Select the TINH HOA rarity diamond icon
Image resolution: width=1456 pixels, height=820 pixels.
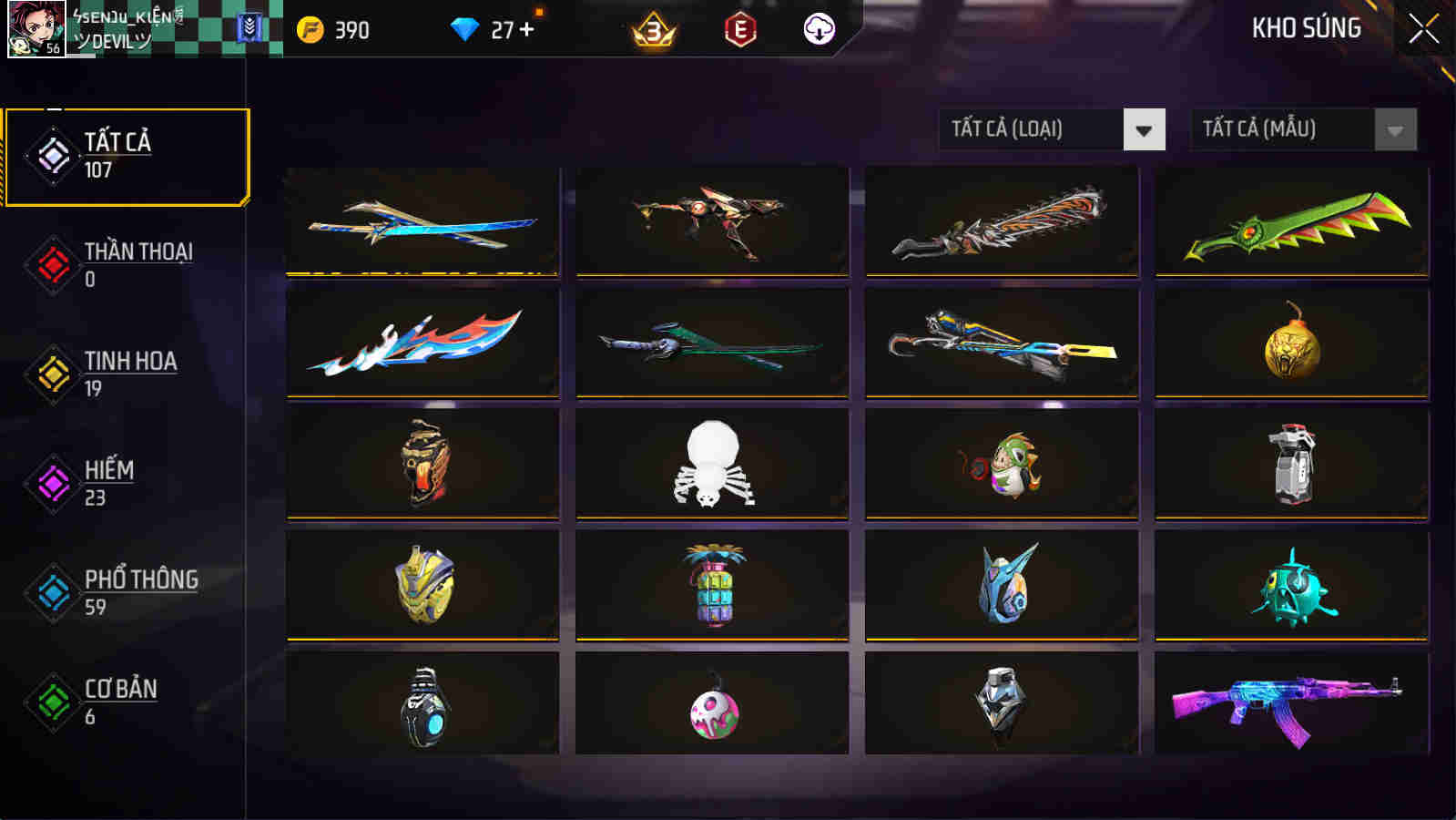pyautogui.click(x=52, y=372)
